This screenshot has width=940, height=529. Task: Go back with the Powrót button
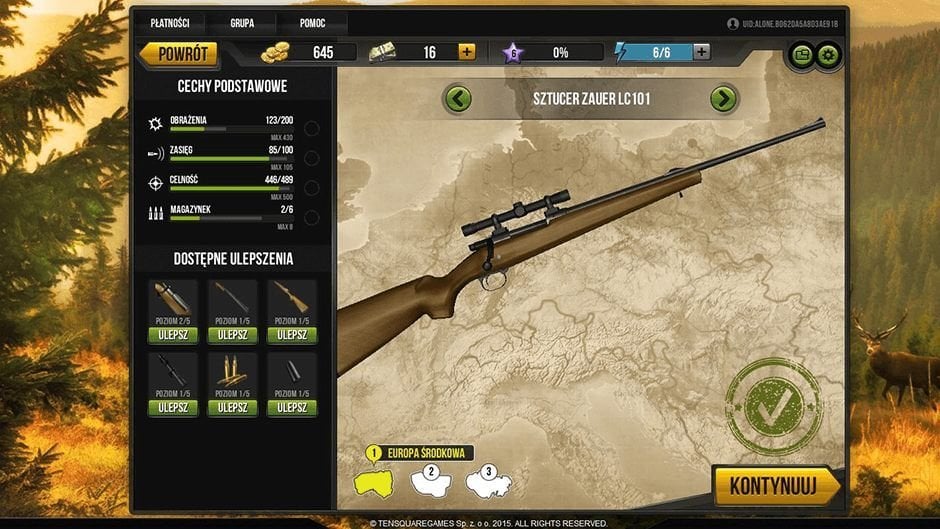pyautogui.click(x=179, y=52)
